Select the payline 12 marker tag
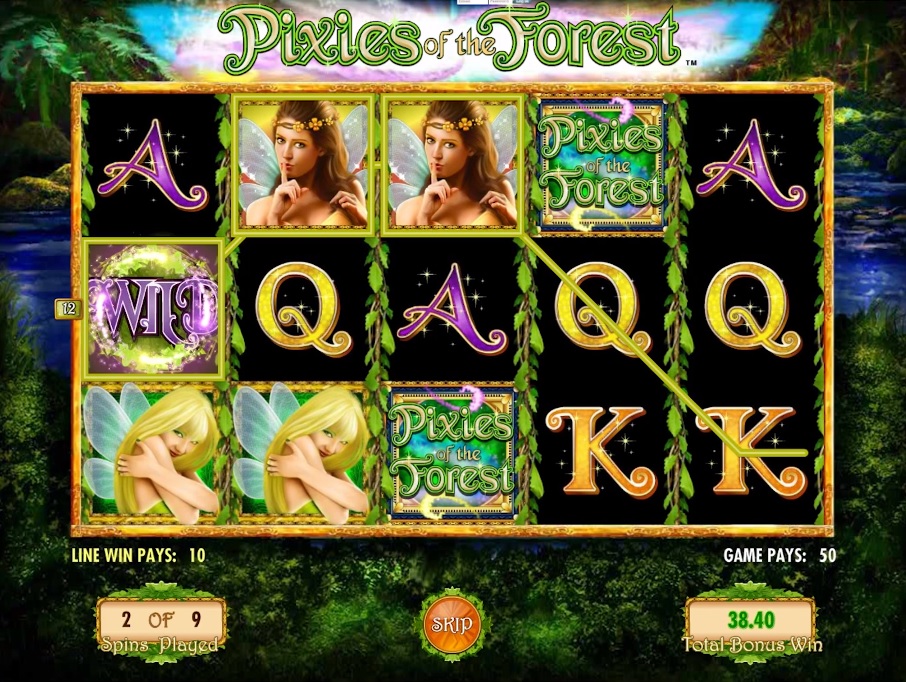 pos(68,309)
